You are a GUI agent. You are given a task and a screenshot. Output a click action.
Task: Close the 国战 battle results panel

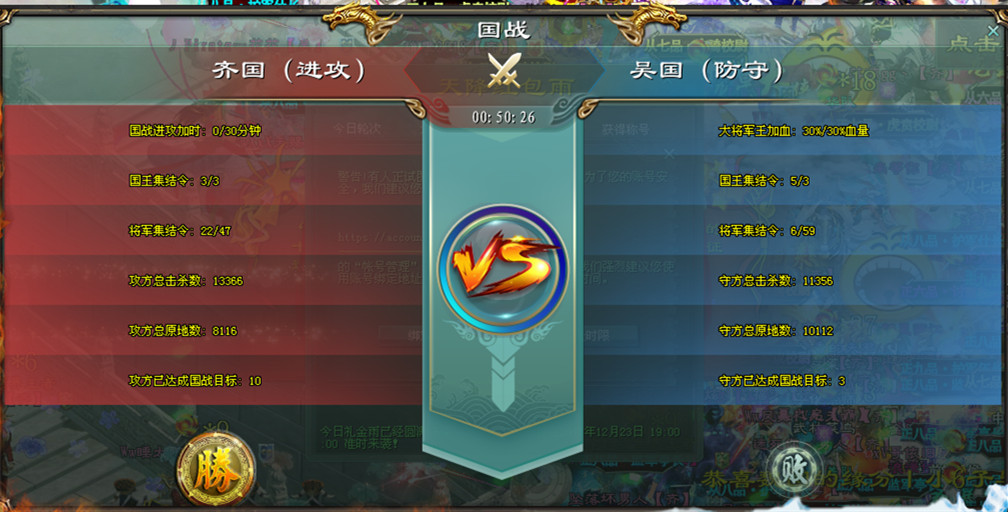tap(992, 31)
